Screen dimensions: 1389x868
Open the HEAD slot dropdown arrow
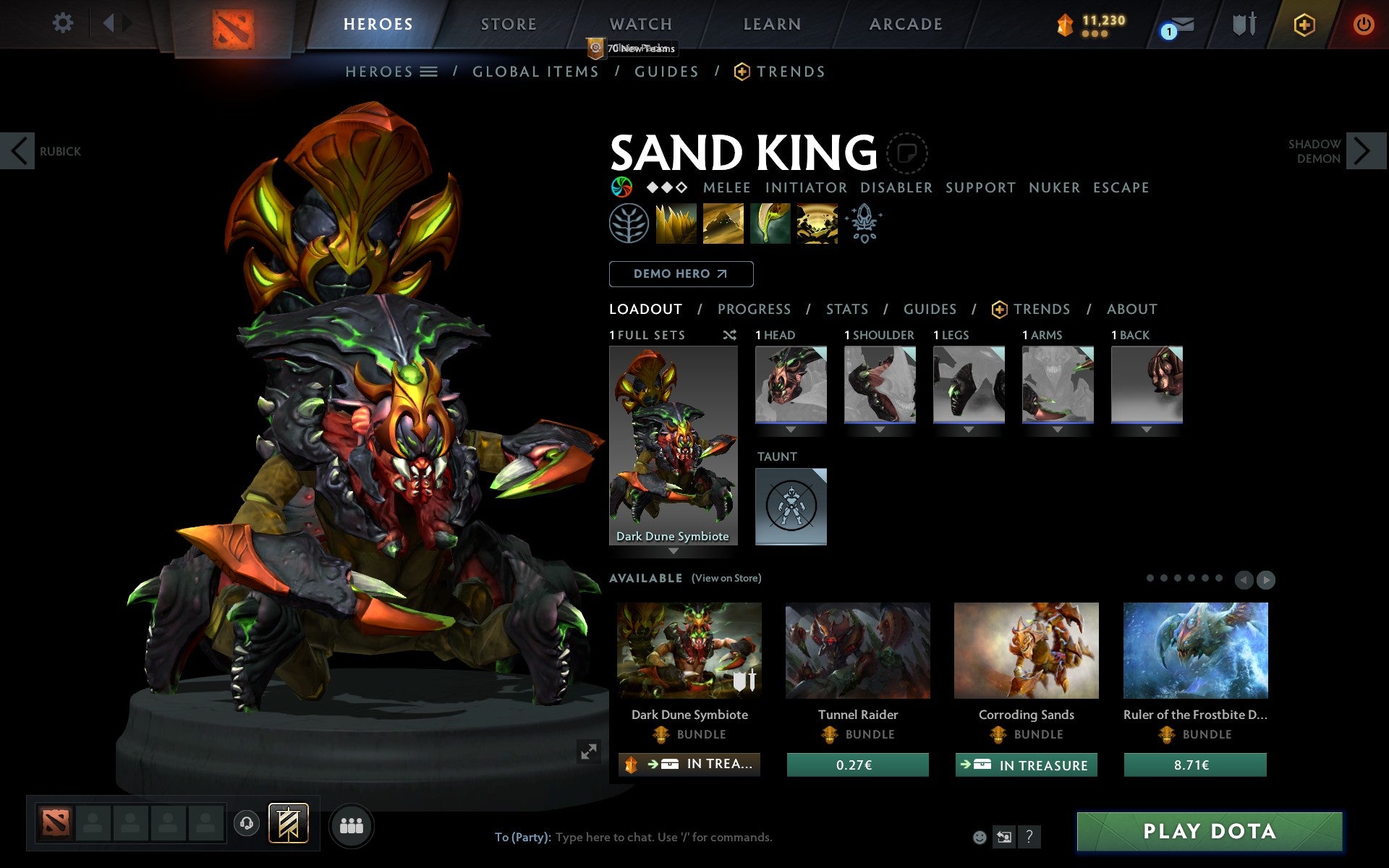pyautogui.click(x=791, y=428)
